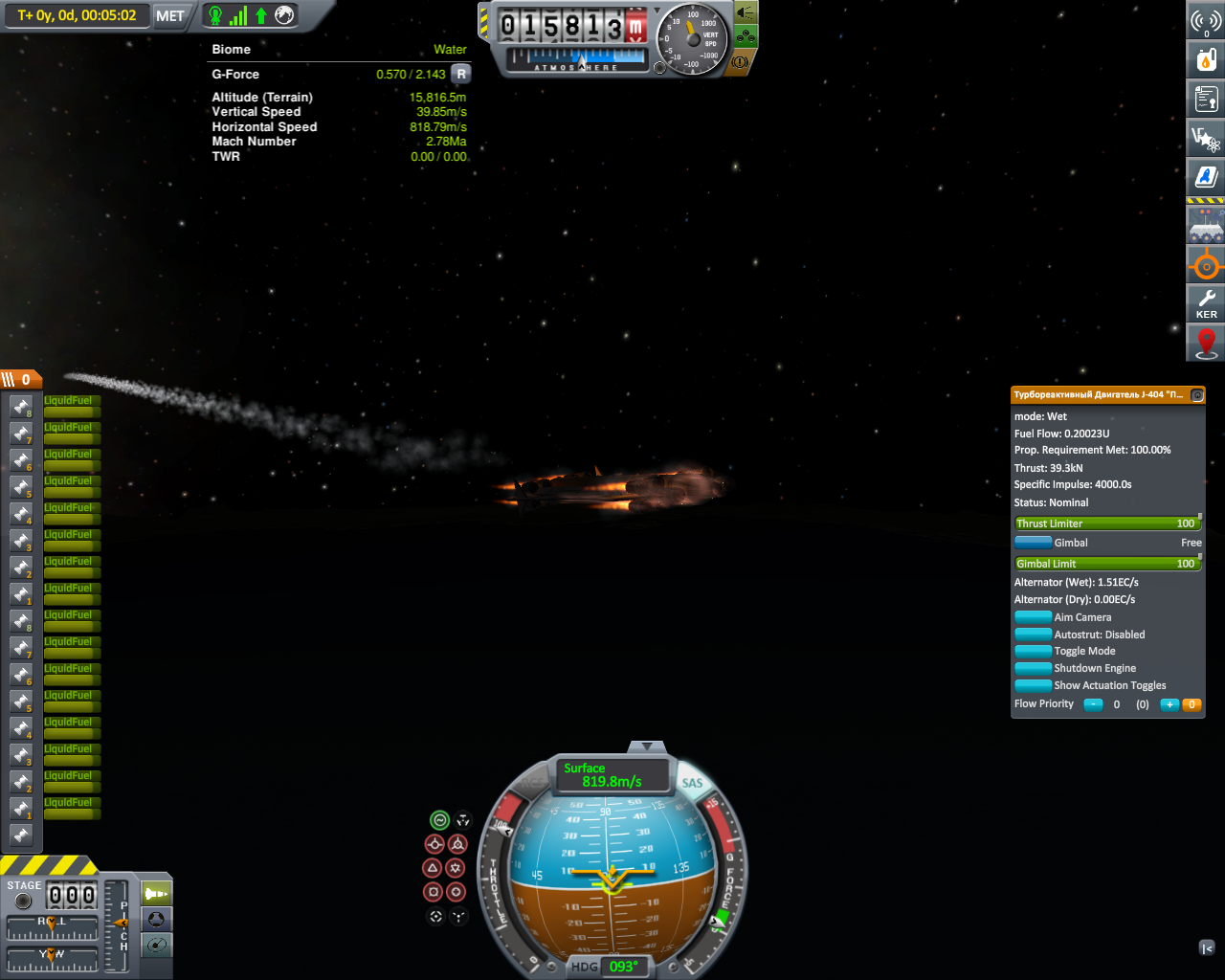Show Actuation Toggles in the engine panel
Viewport: 1225px width, 980px height.
[1033, 685]
